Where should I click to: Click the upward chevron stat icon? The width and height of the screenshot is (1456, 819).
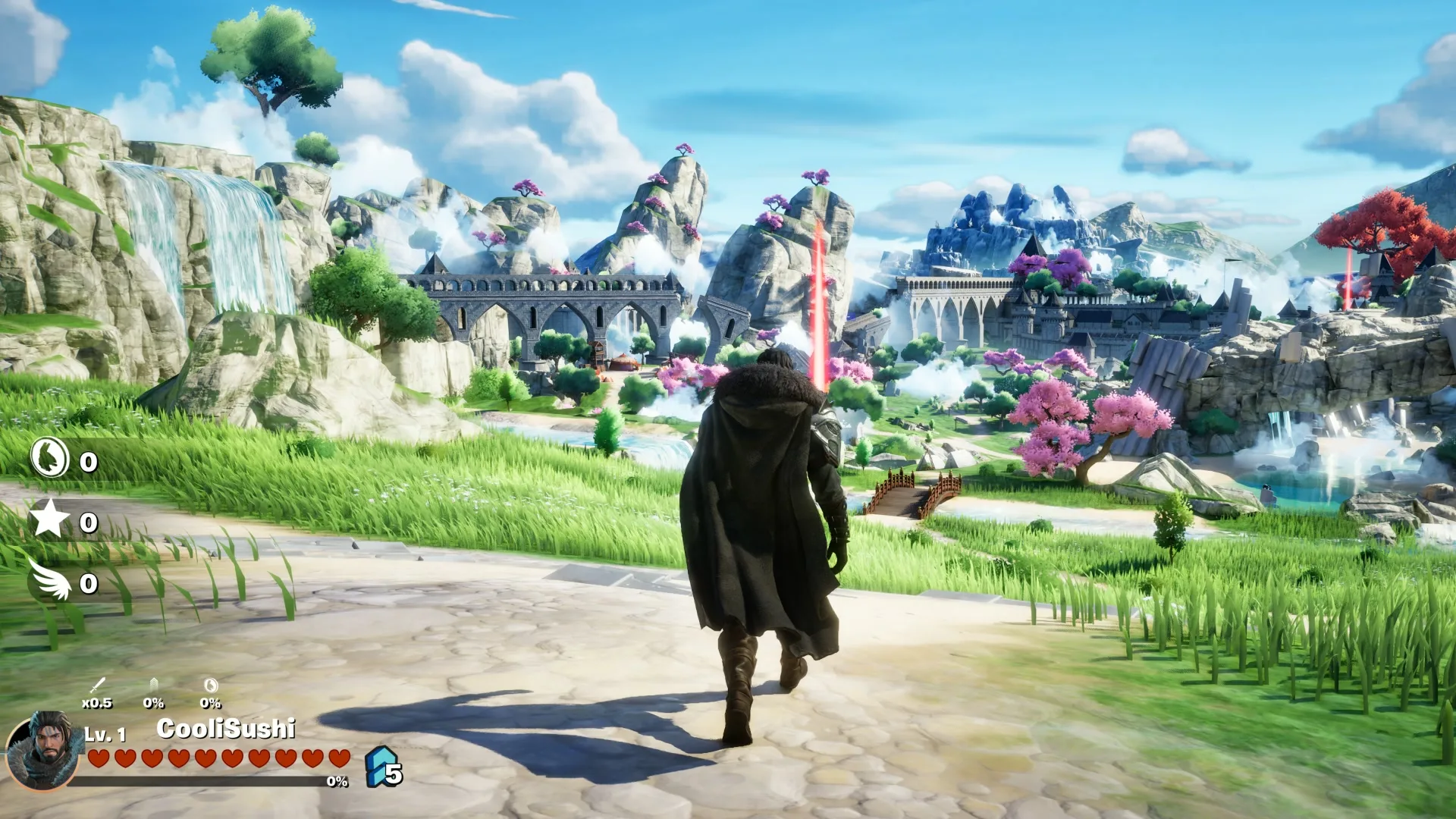click(x=154, y=686)
